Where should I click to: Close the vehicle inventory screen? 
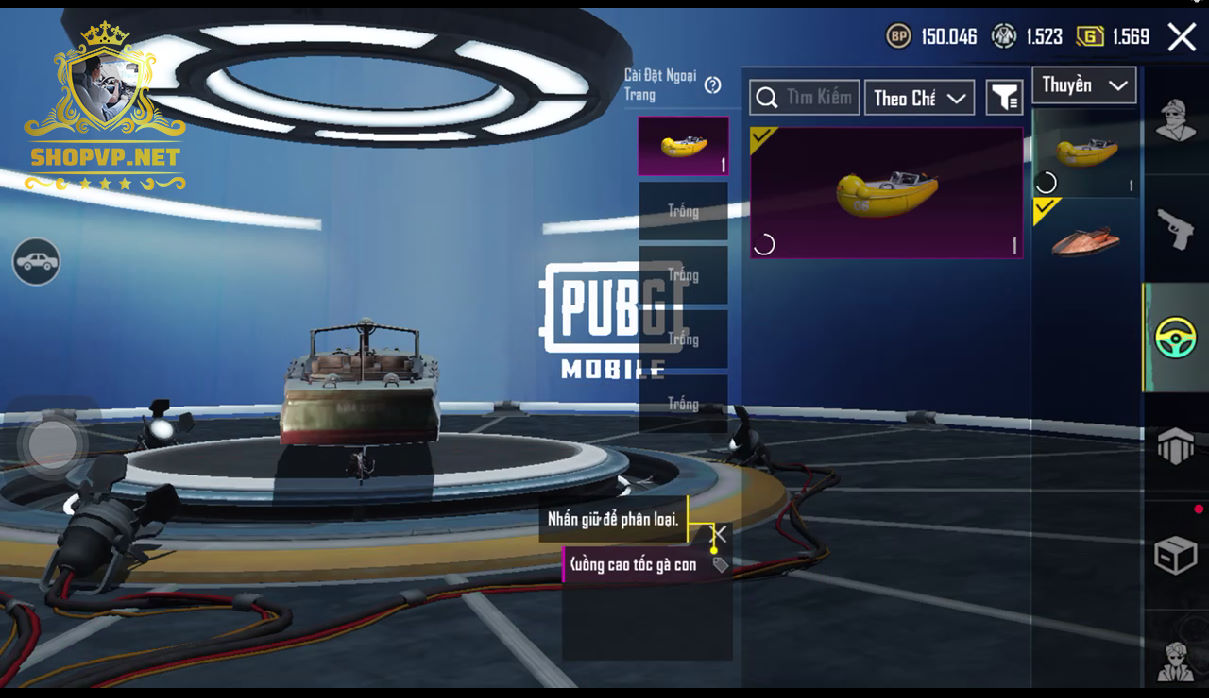tap(1181, 37)
